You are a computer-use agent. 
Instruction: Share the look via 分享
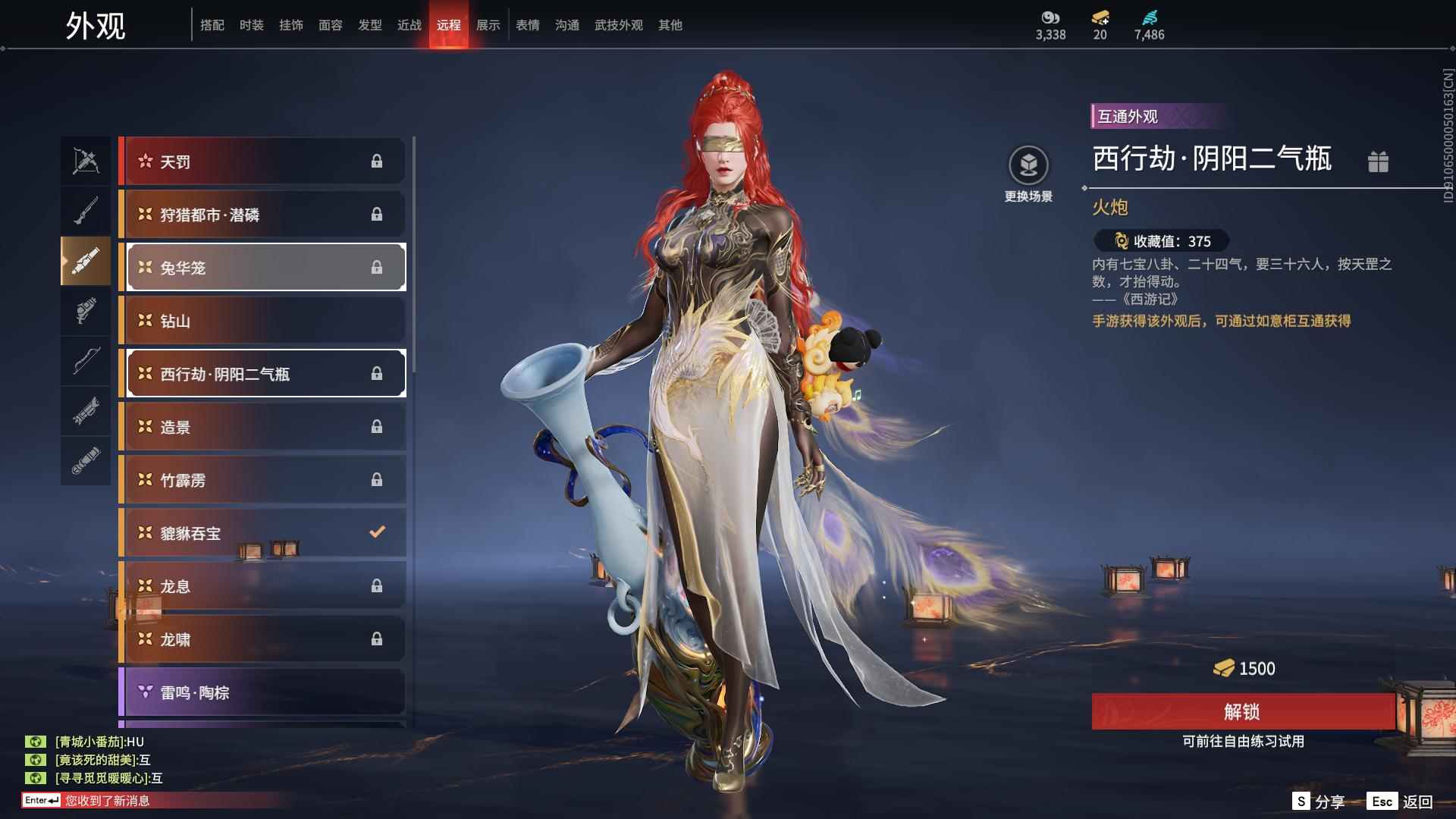[1329, 802]
